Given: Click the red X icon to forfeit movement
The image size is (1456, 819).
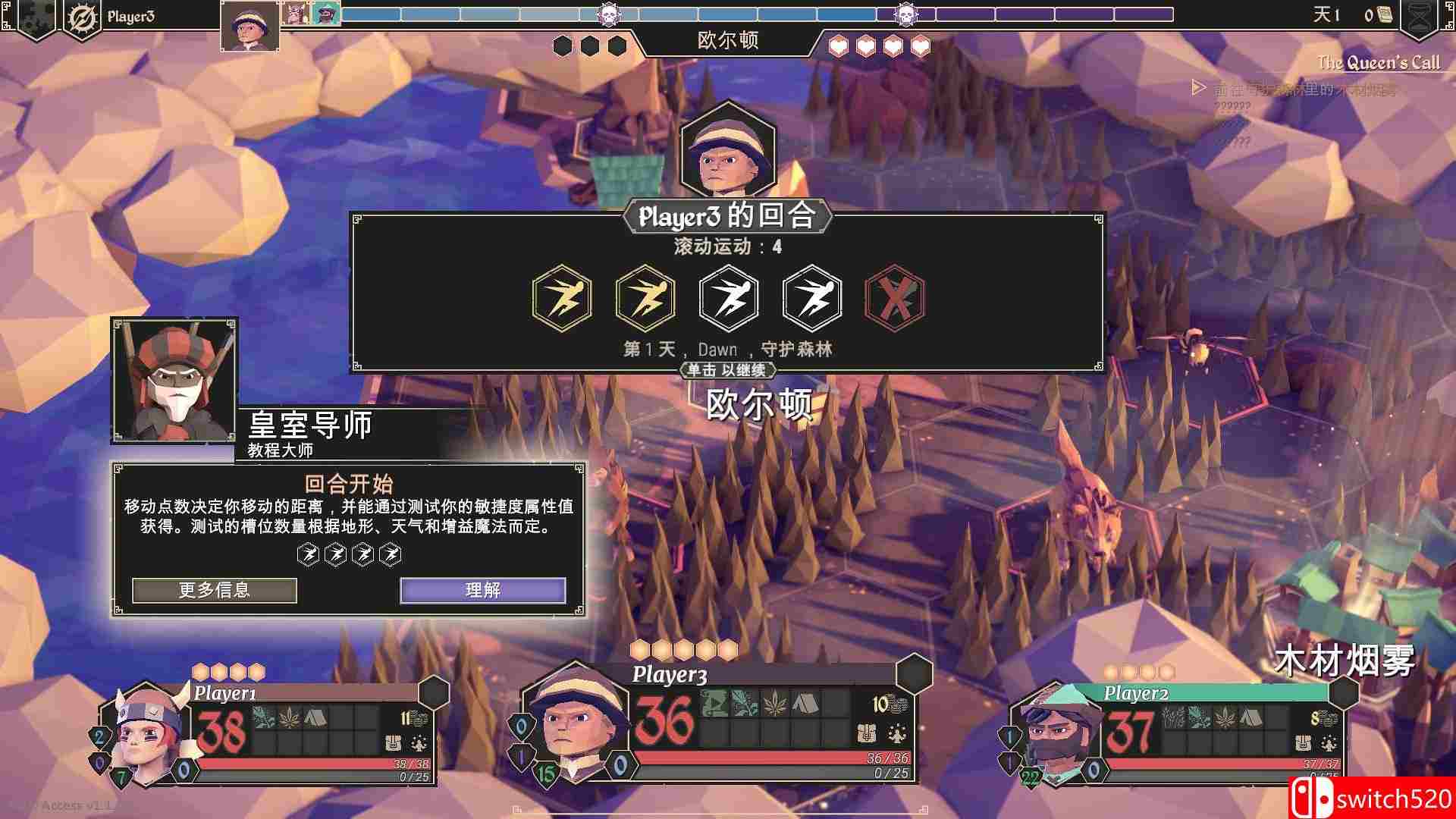Looking at the screenshot, I should (893, 297).
